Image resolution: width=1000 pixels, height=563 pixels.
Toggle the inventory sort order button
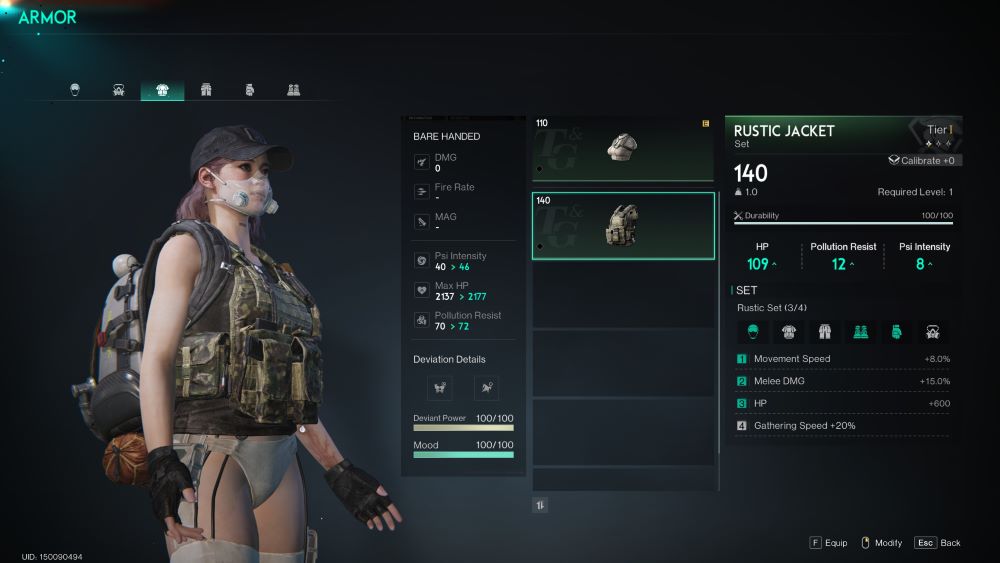[x=540, y=505]
